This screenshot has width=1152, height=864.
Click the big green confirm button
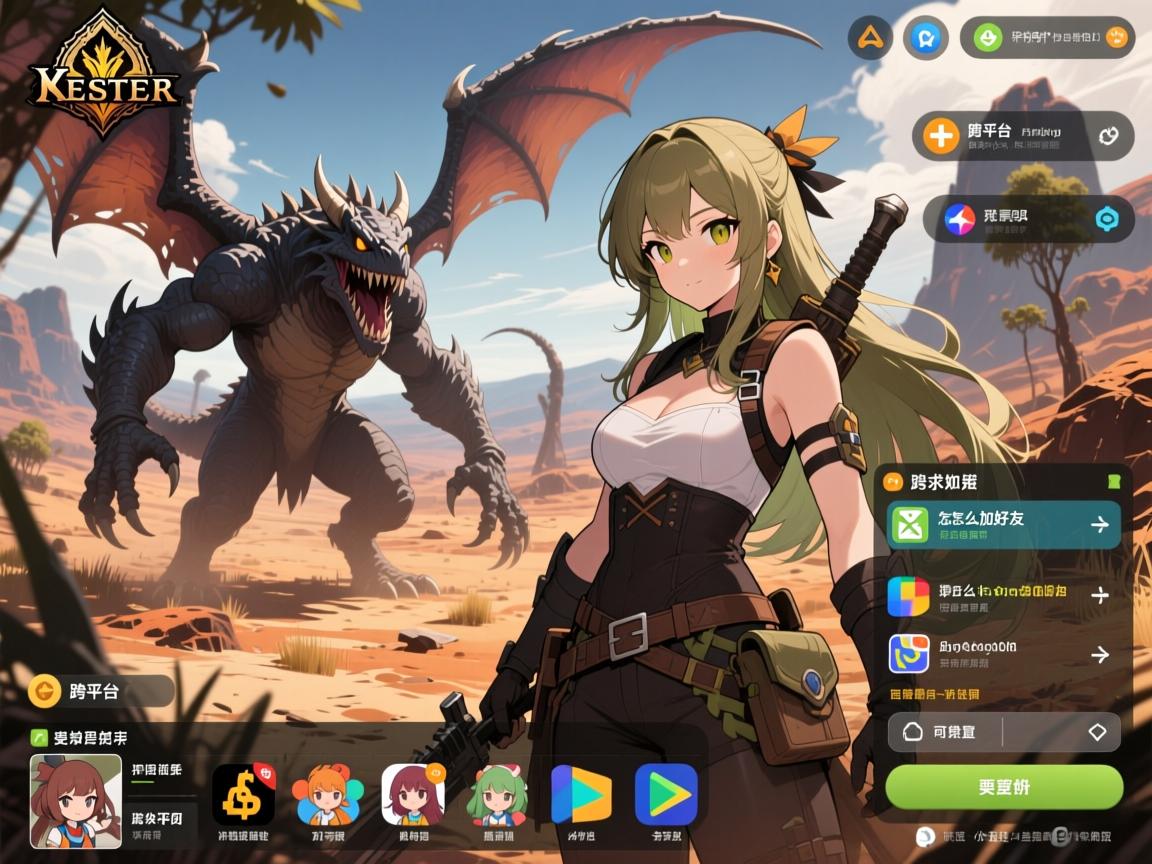pyautogui.click(x=1004, y=786)
